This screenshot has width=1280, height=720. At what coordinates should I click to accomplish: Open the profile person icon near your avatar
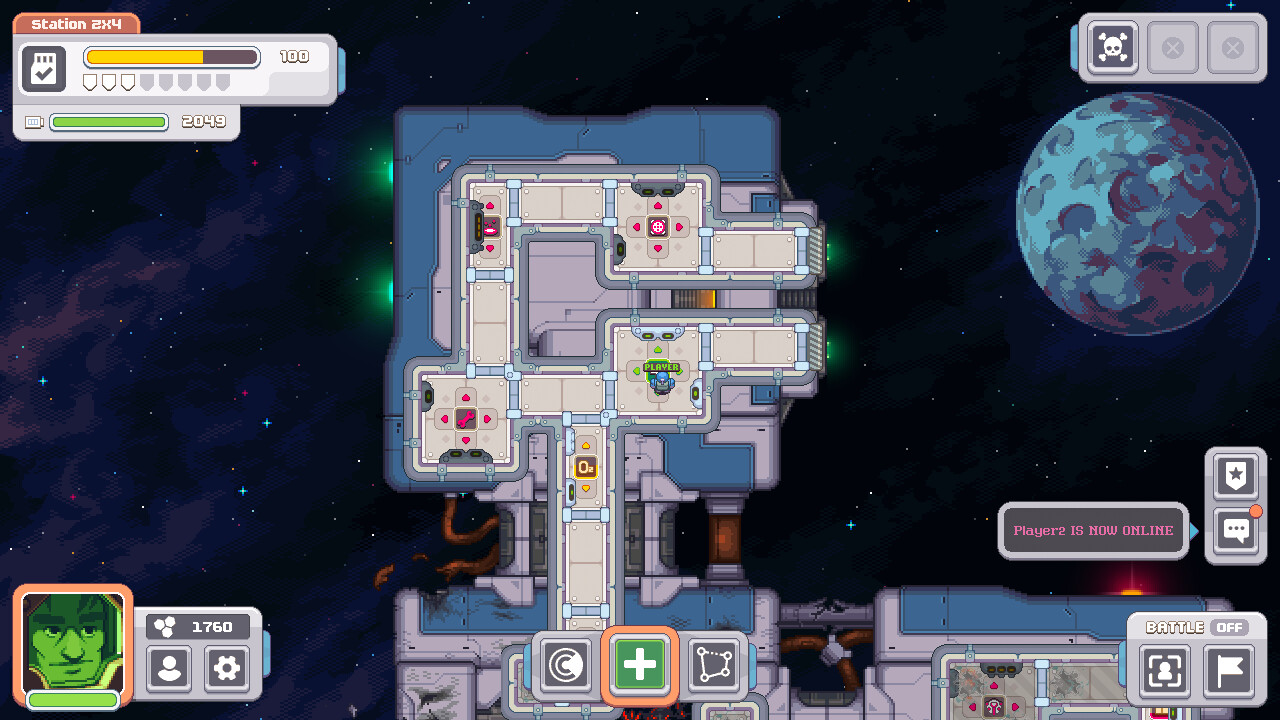click(x=168, y=670)
